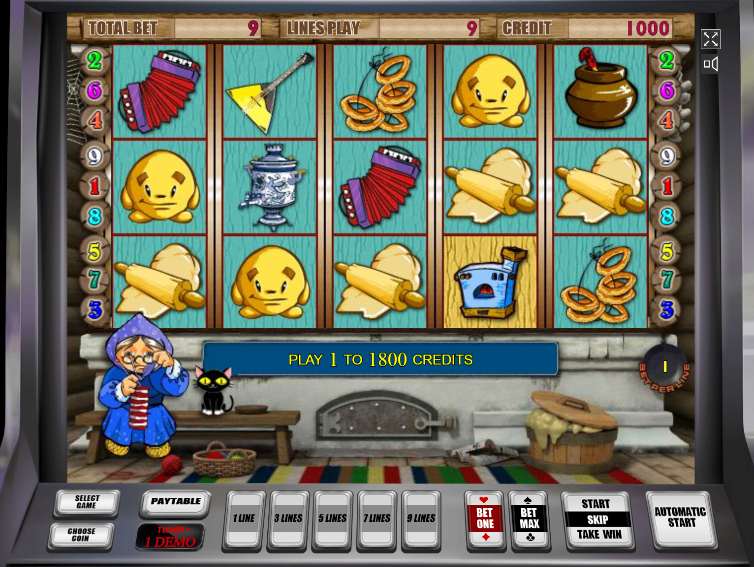
Task: Click the Bet One button
Action: click(x=485, y=519)
